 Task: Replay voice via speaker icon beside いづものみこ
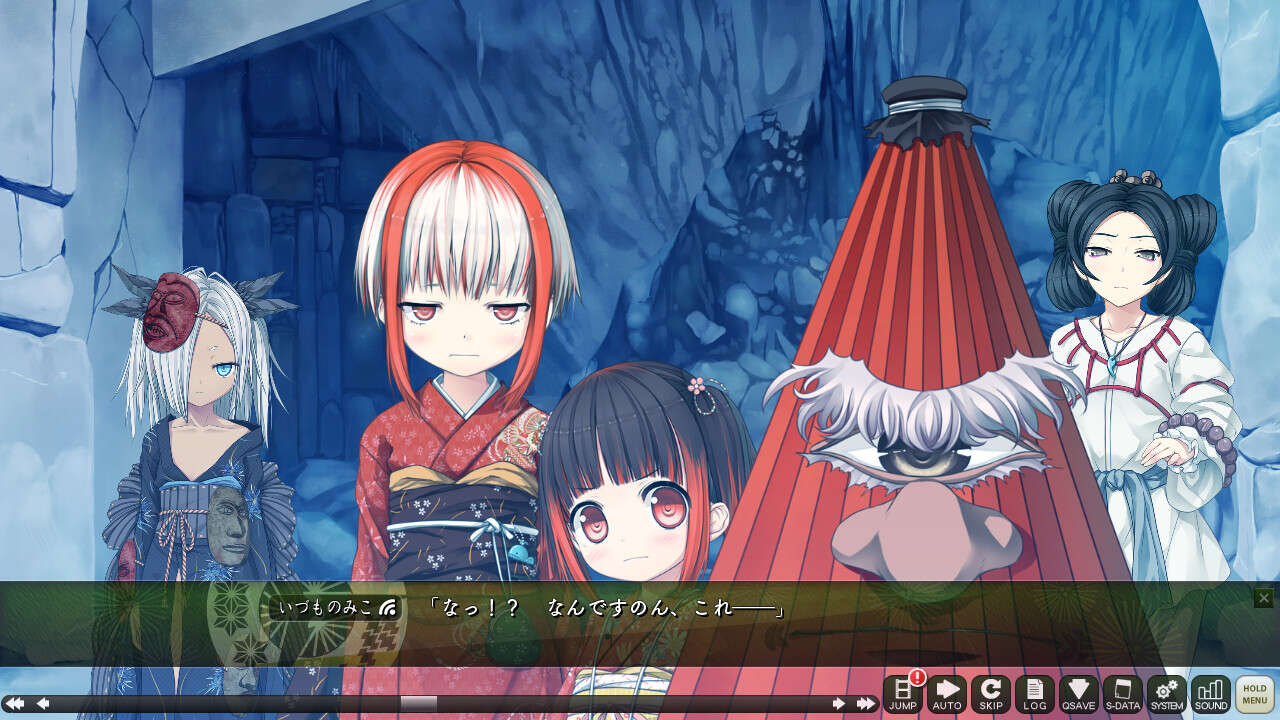(x=388, y=607)
